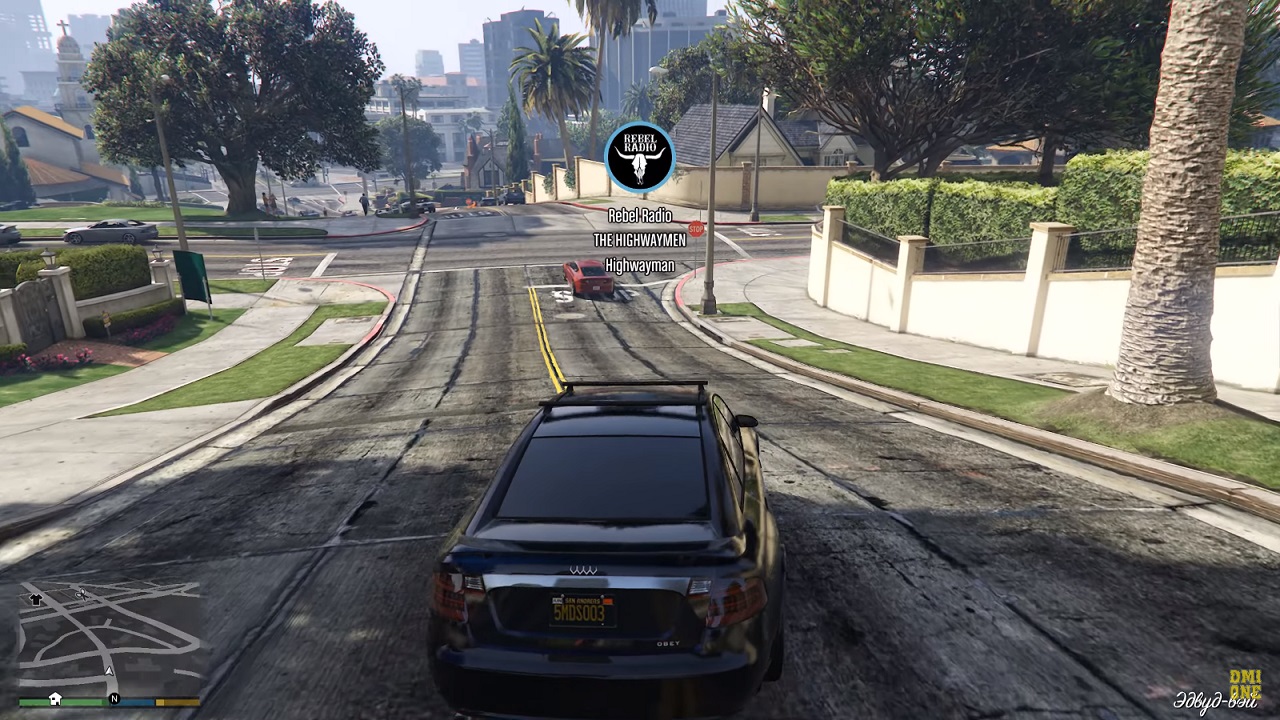Select the safehouse home icon on minimap
Viewport: 1280px width, 720px height.
(55, 700)
